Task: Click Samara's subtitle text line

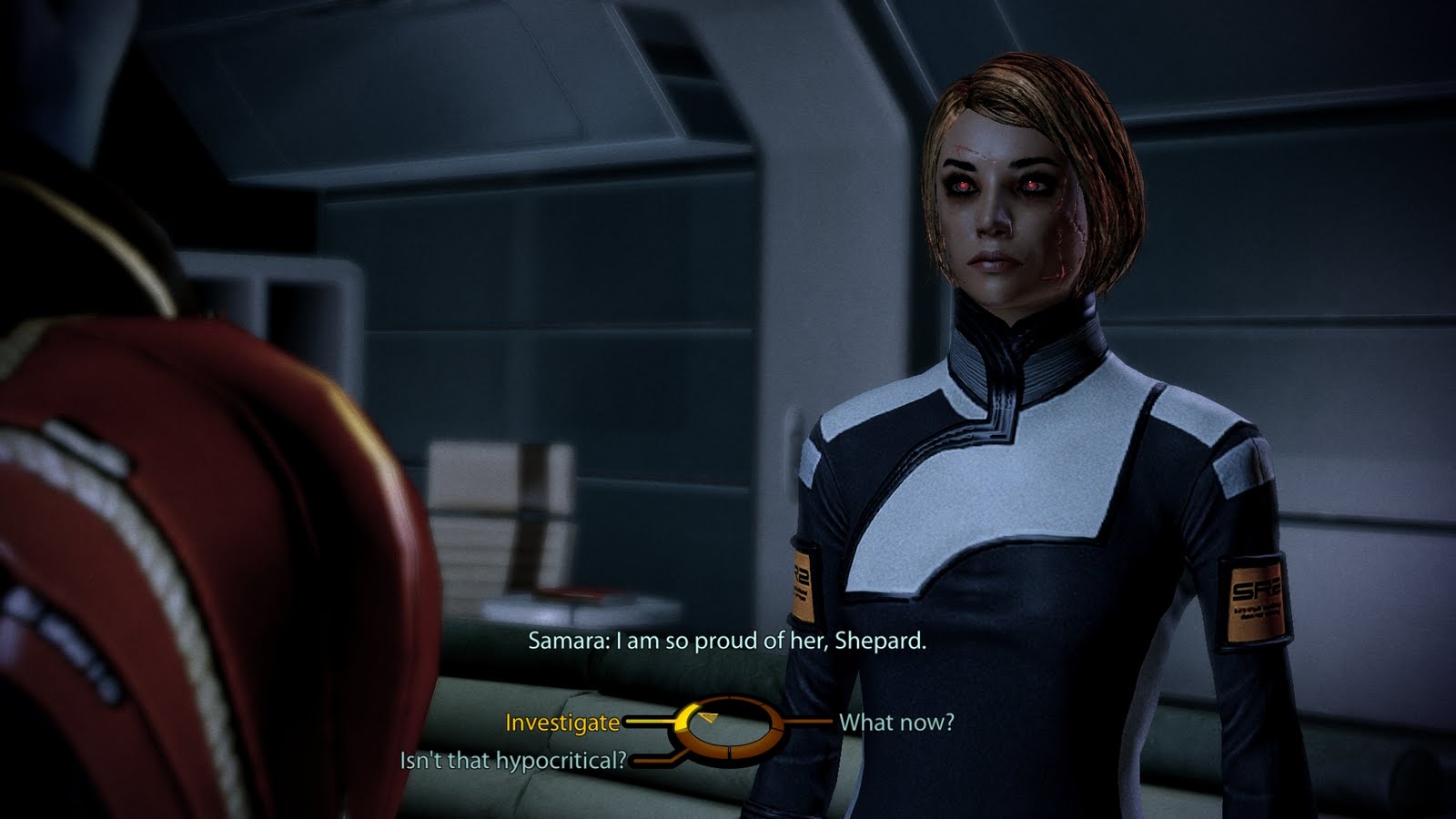Action: (x=726, y=642)
